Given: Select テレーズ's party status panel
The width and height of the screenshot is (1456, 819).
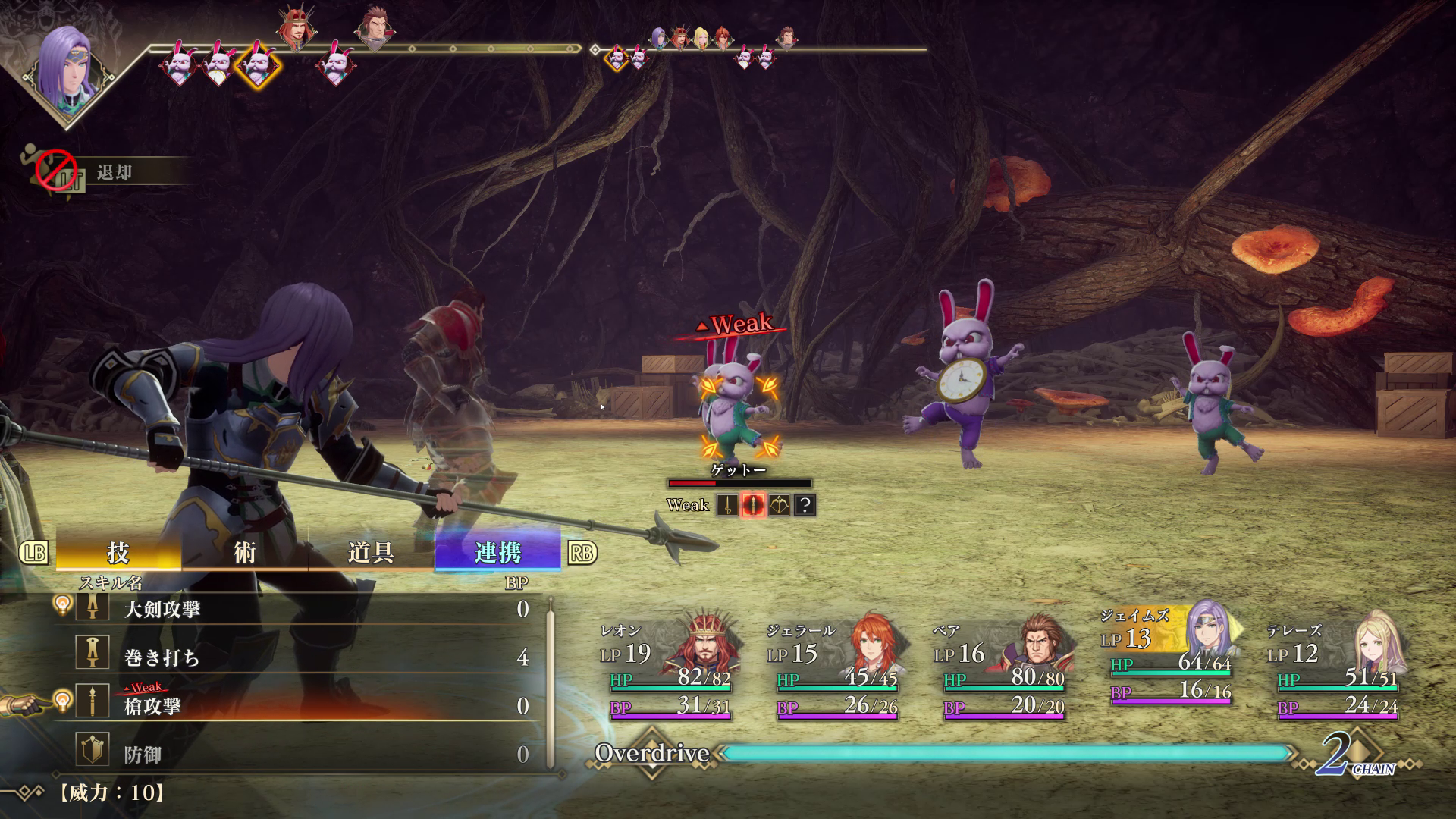Looking at the screenshot, I should 1336,669.
